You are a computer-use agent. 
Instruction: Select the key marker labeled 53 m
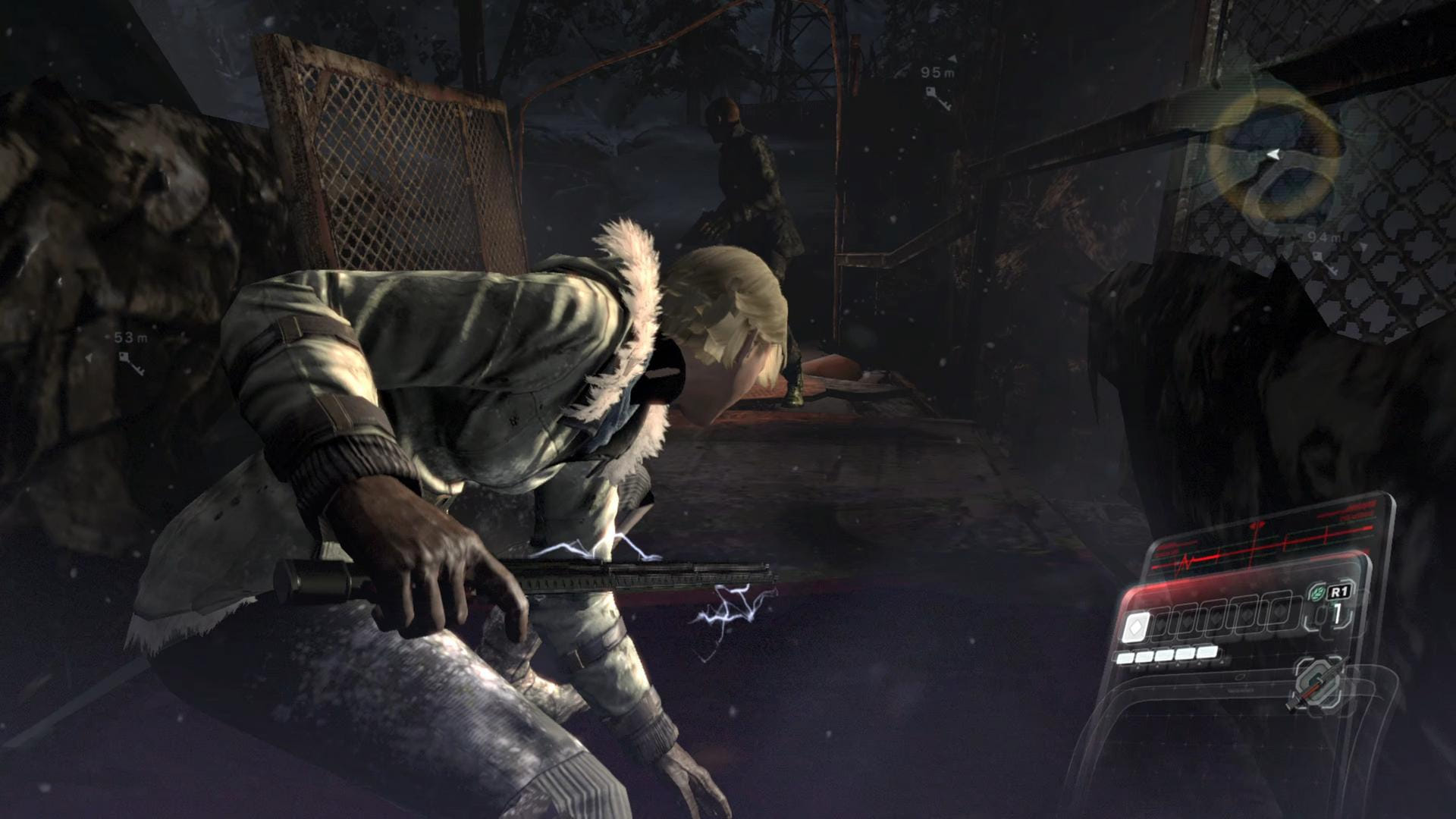click(131, 362)
